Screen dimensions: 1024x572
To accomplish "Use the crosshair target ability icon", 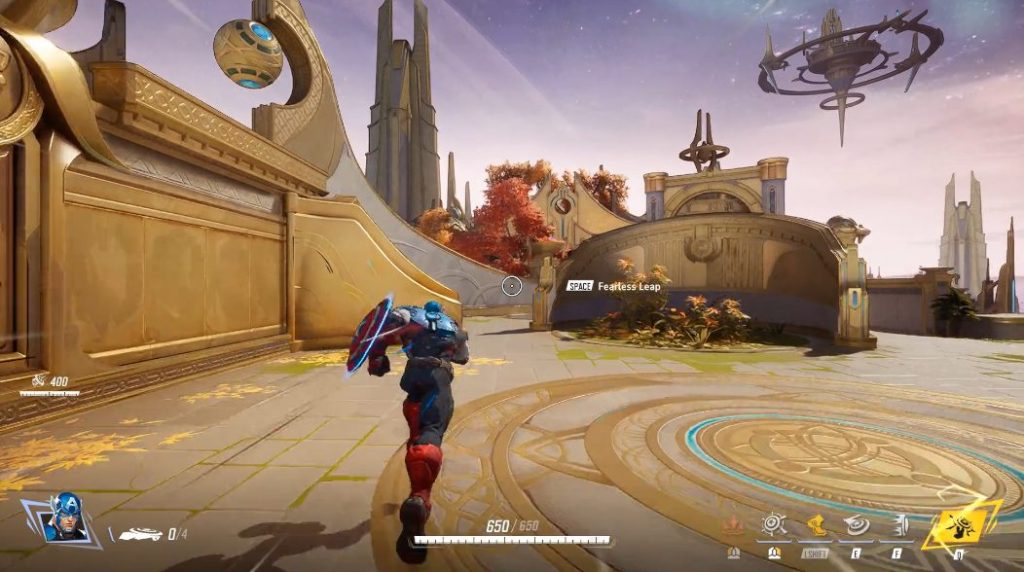I will 773,524.
